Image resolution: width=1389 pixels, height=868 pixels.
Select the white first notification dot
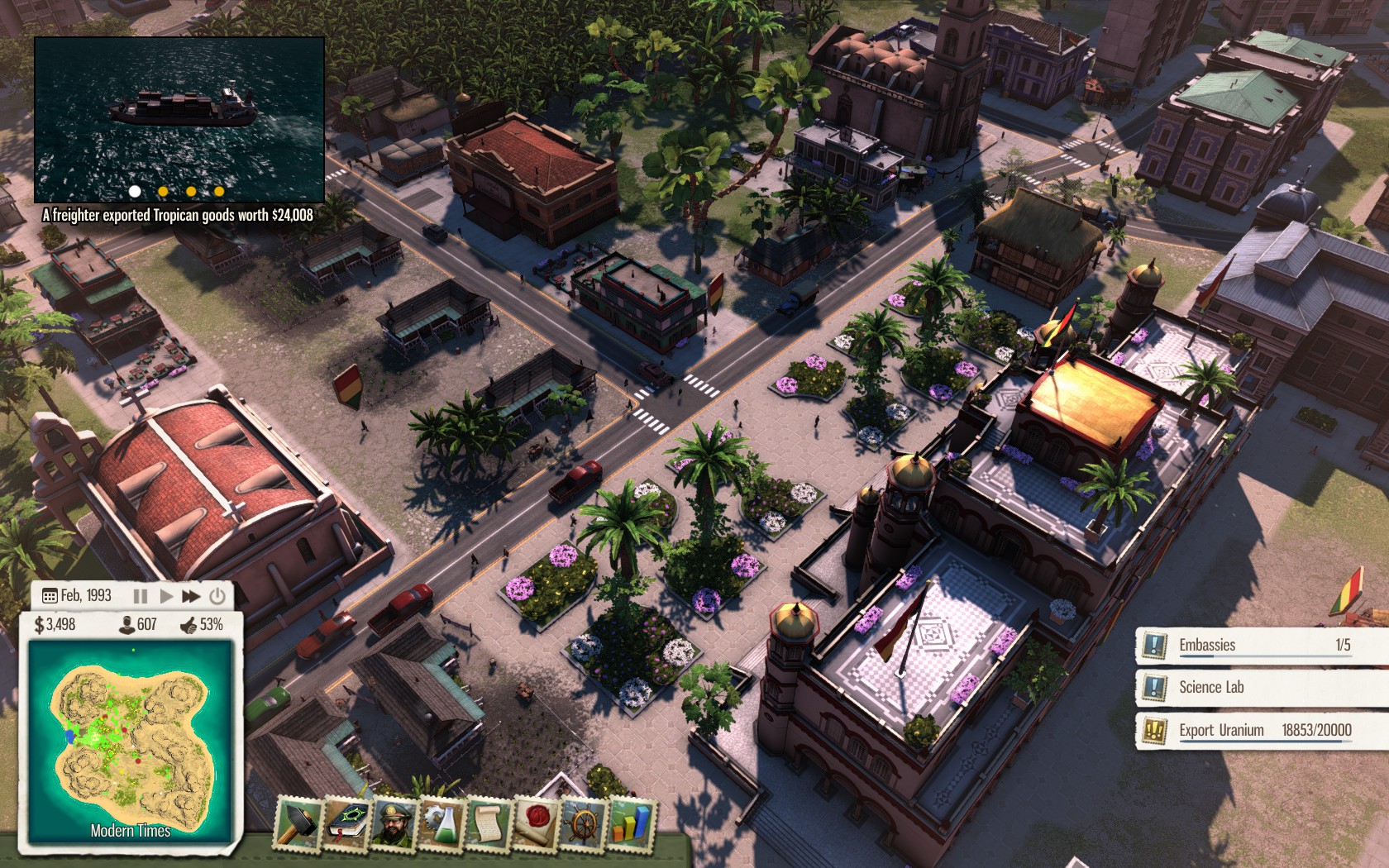tap(135, 191)
